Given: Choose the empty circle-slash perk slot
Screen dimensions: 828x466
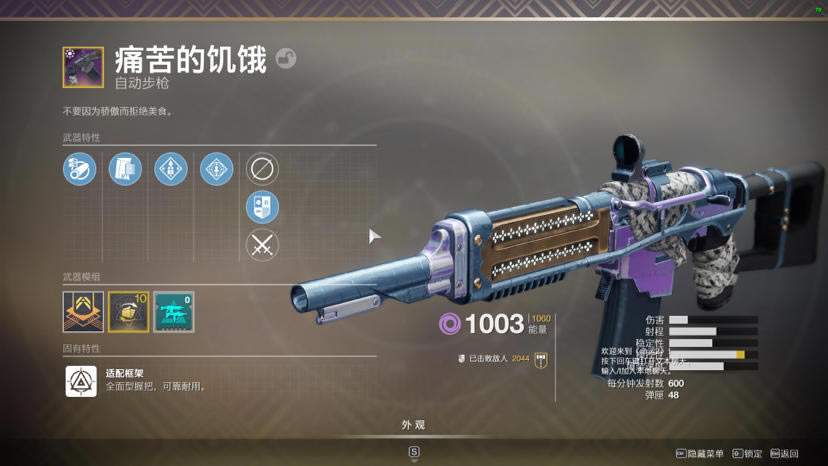Looking at the screenshot, I should coord(262,169).
